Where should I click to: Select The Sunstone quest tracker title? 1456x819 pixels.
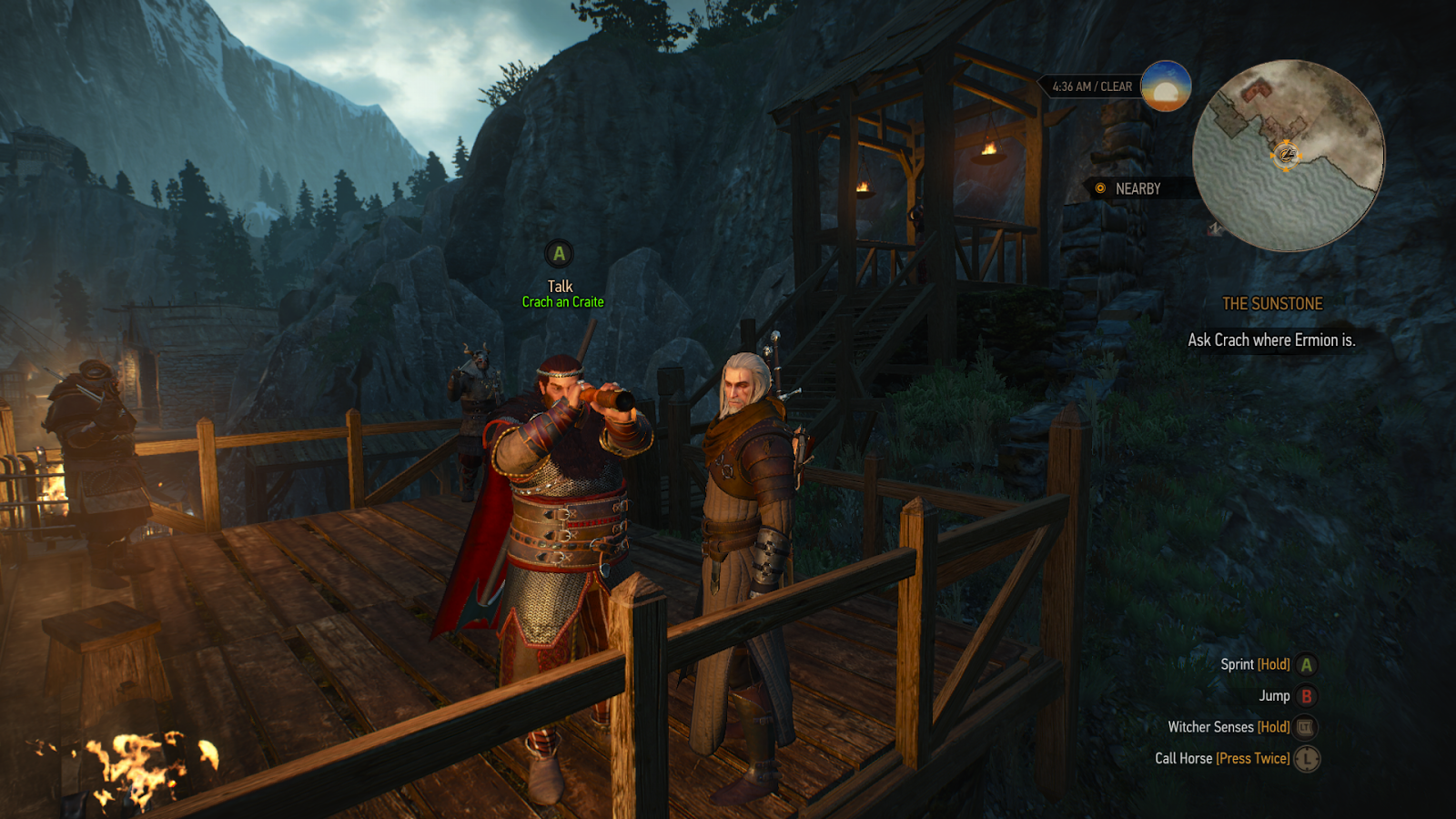(x=1272, y=304)
